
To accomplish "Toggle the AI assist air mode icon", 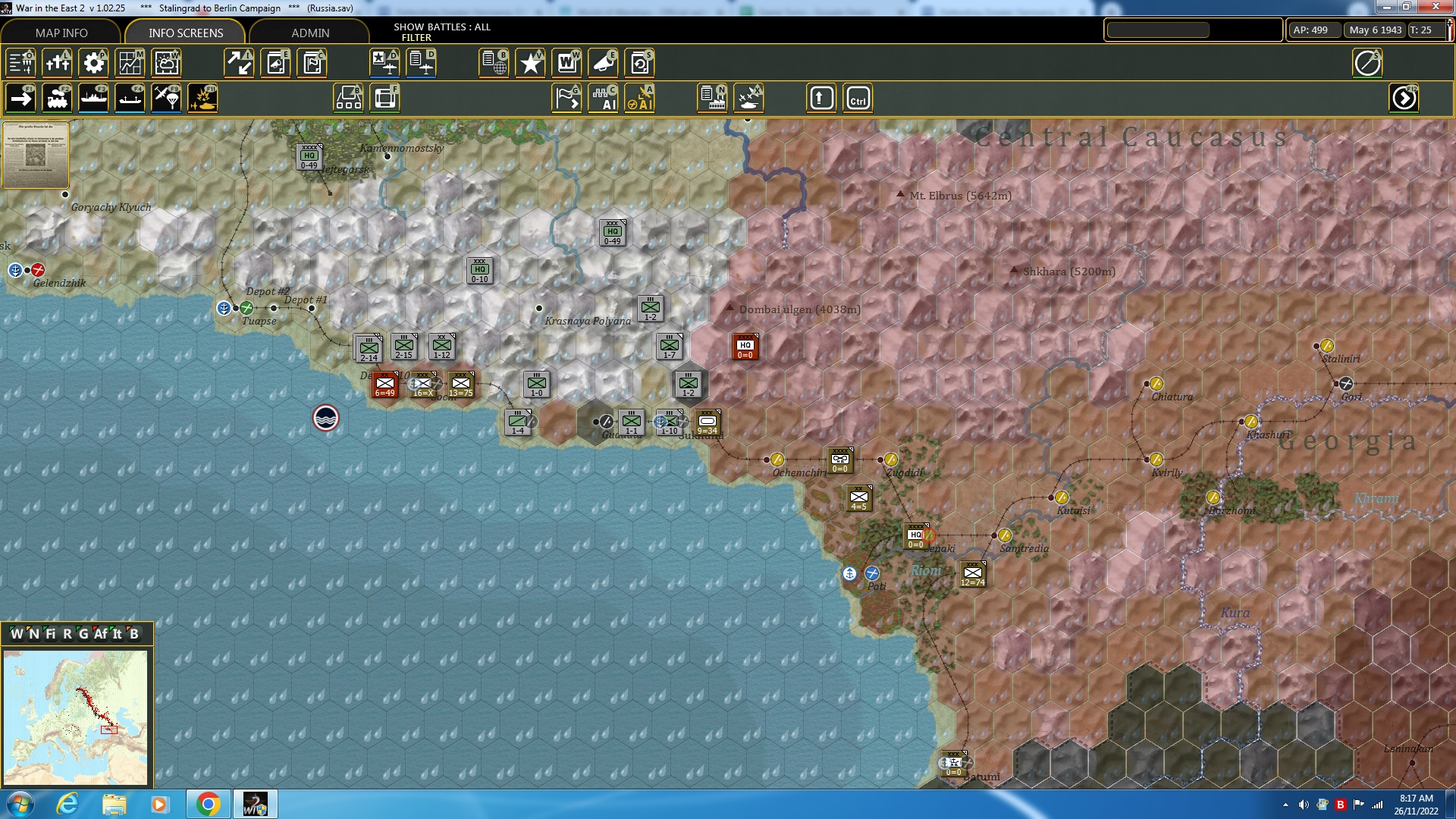I will (x=639, y=98).
